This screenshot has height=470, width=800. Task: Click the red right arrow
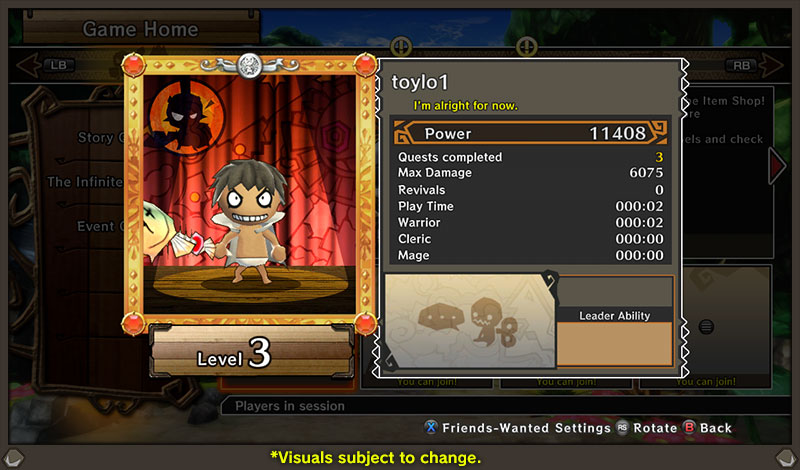click(x=777, y=166)
